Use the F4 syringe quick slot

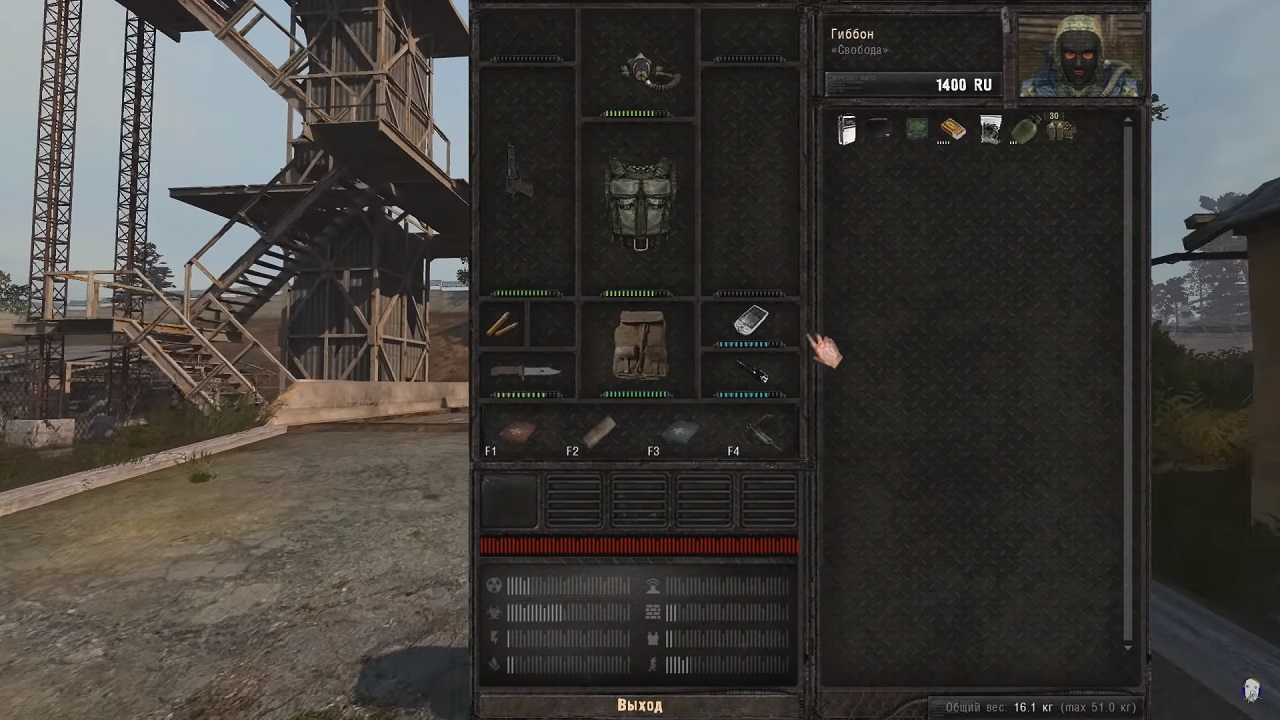tap(762, 432)
